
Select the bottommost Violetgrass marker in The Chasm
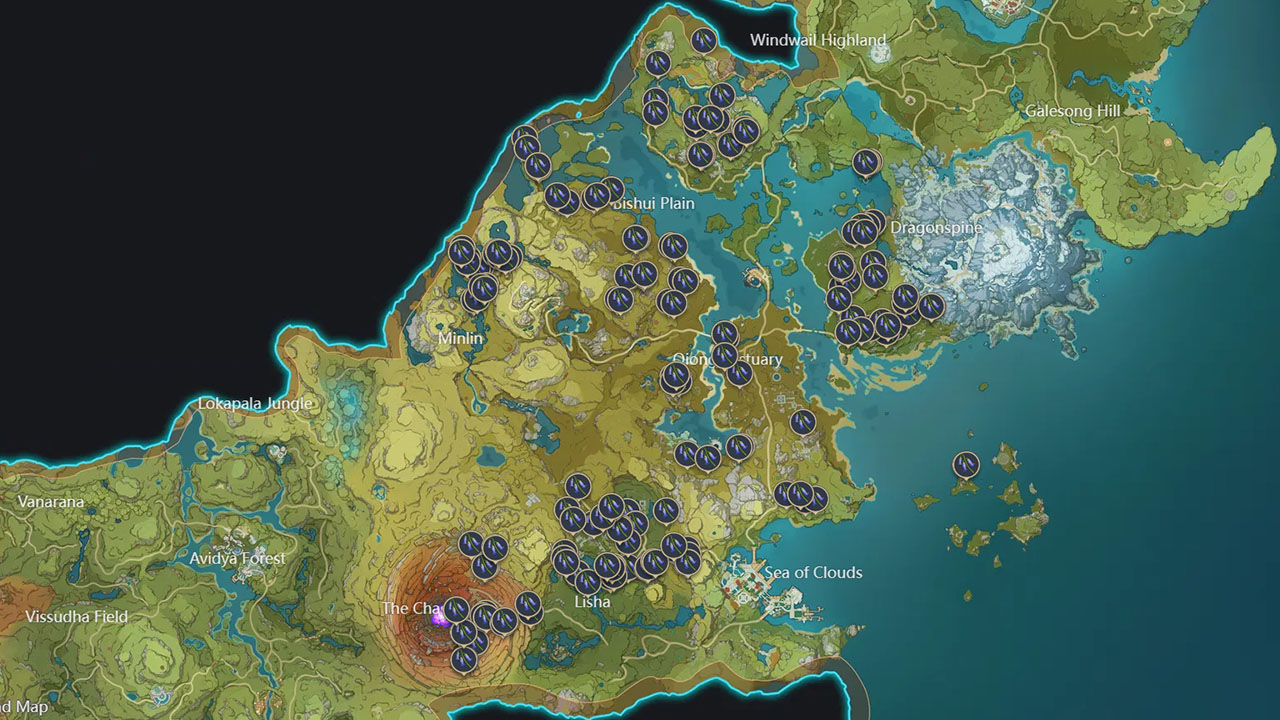tap(463, 660)
